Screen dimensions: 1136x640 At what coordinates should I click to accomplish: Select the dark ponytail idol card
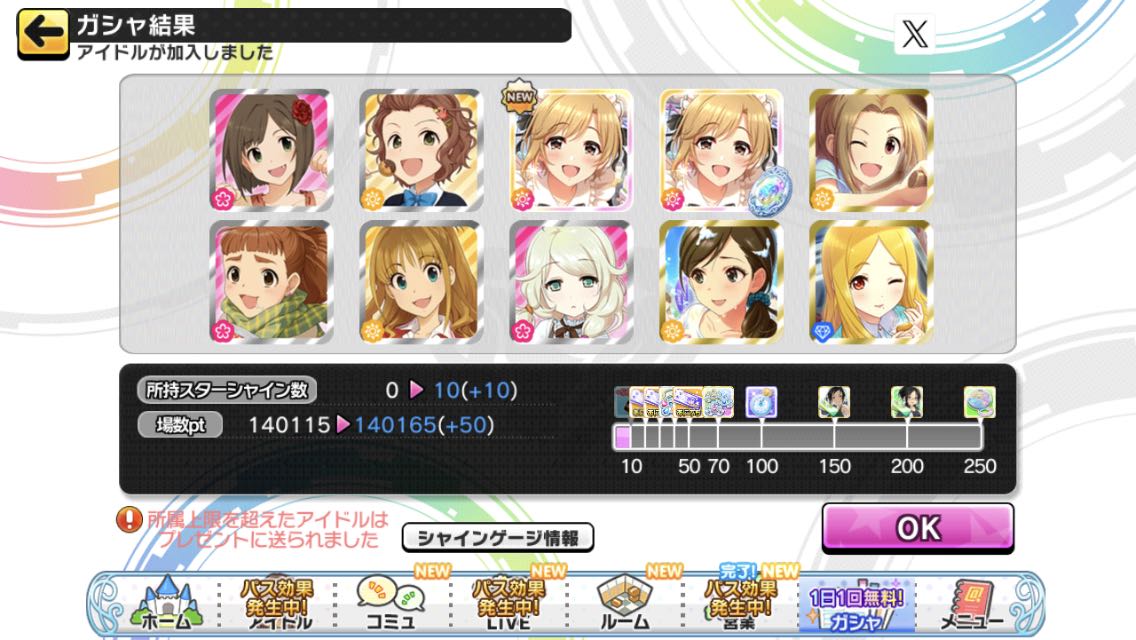point(720,282)
